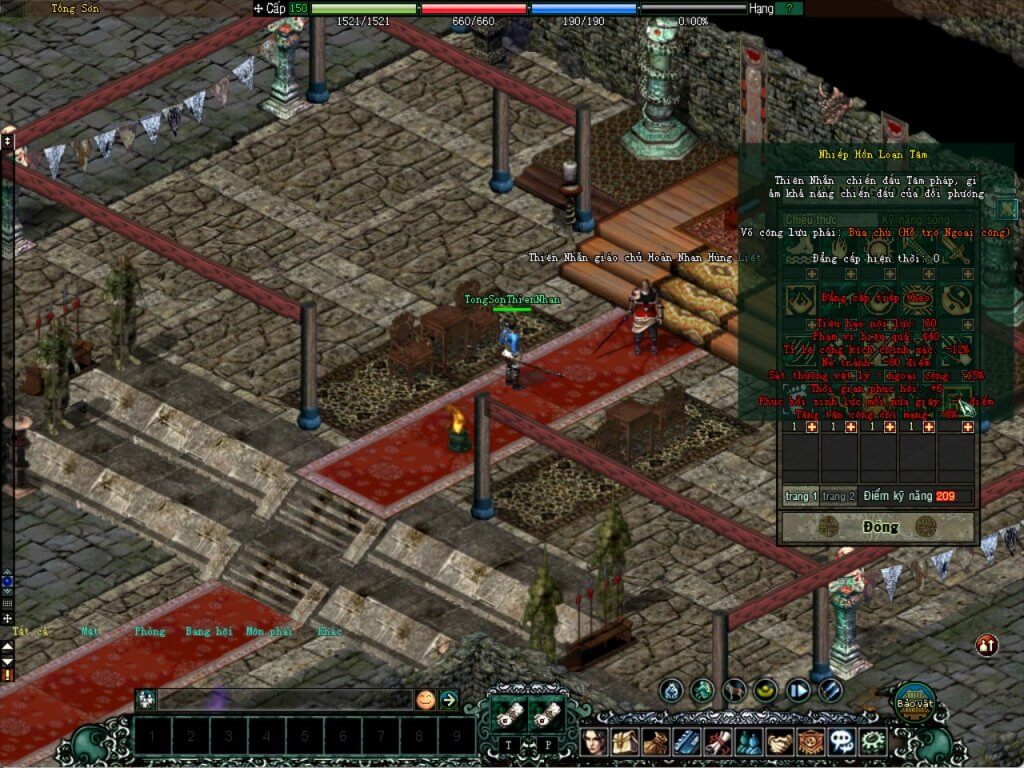Click the round red alert icon
1024x768 pixels.
(987, 646)
